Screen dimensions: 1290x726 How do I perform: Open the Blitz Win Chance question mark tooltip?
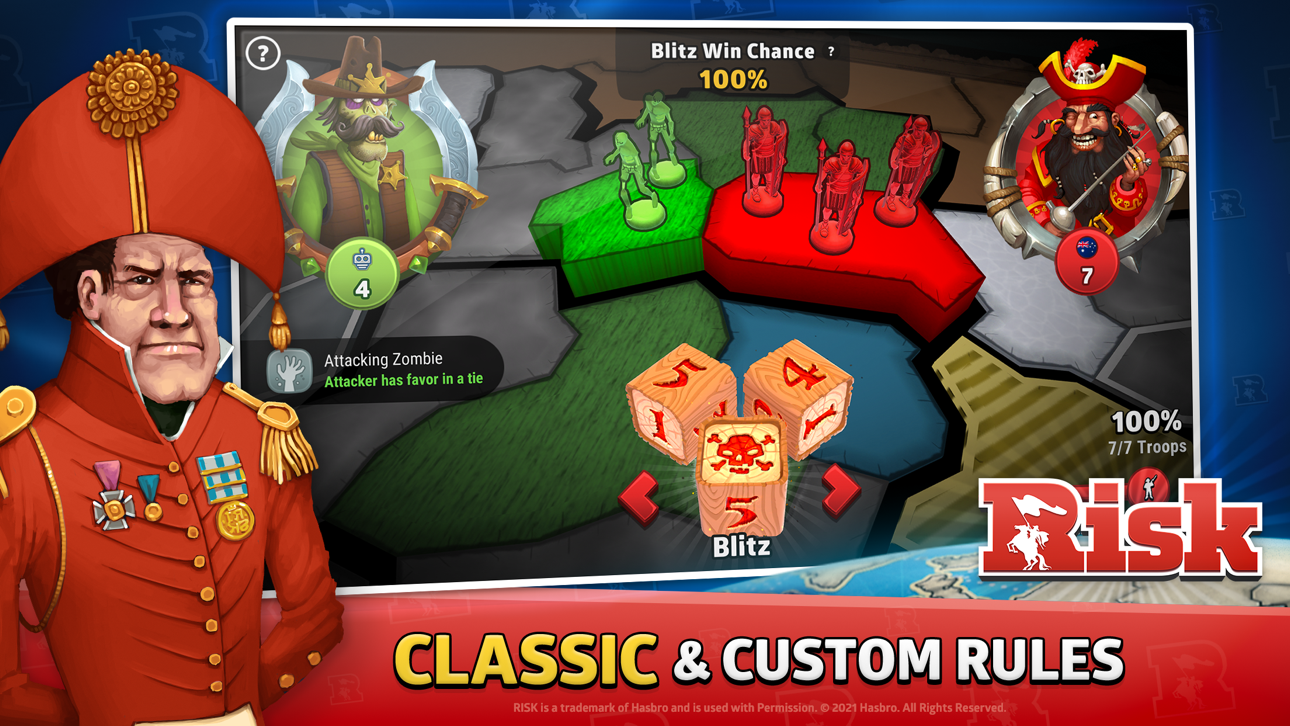coord(833,51)
